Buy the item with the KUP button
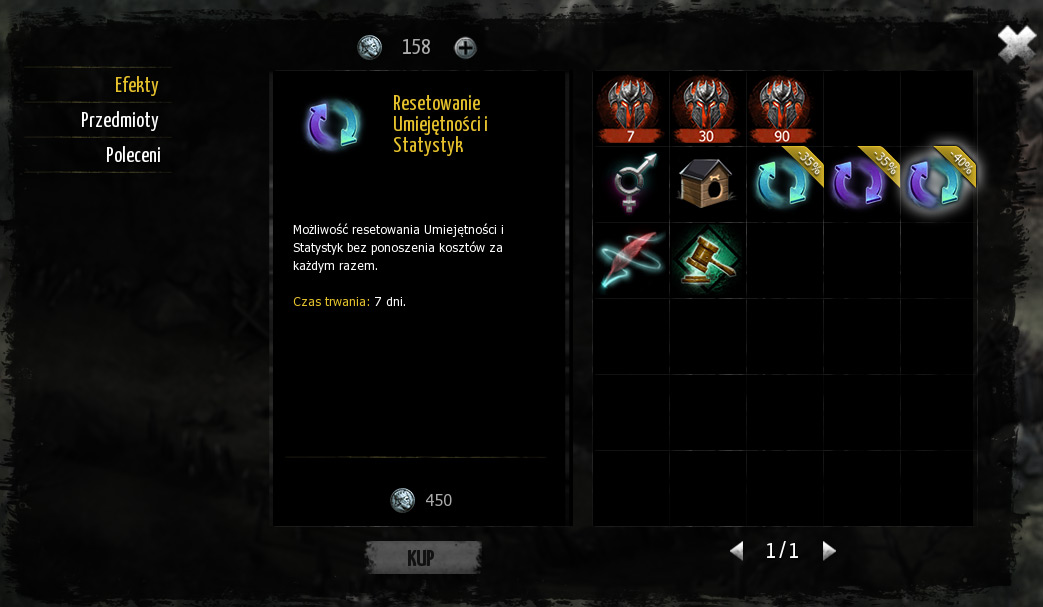1043x607 pixels. click(x=422, y=558)
